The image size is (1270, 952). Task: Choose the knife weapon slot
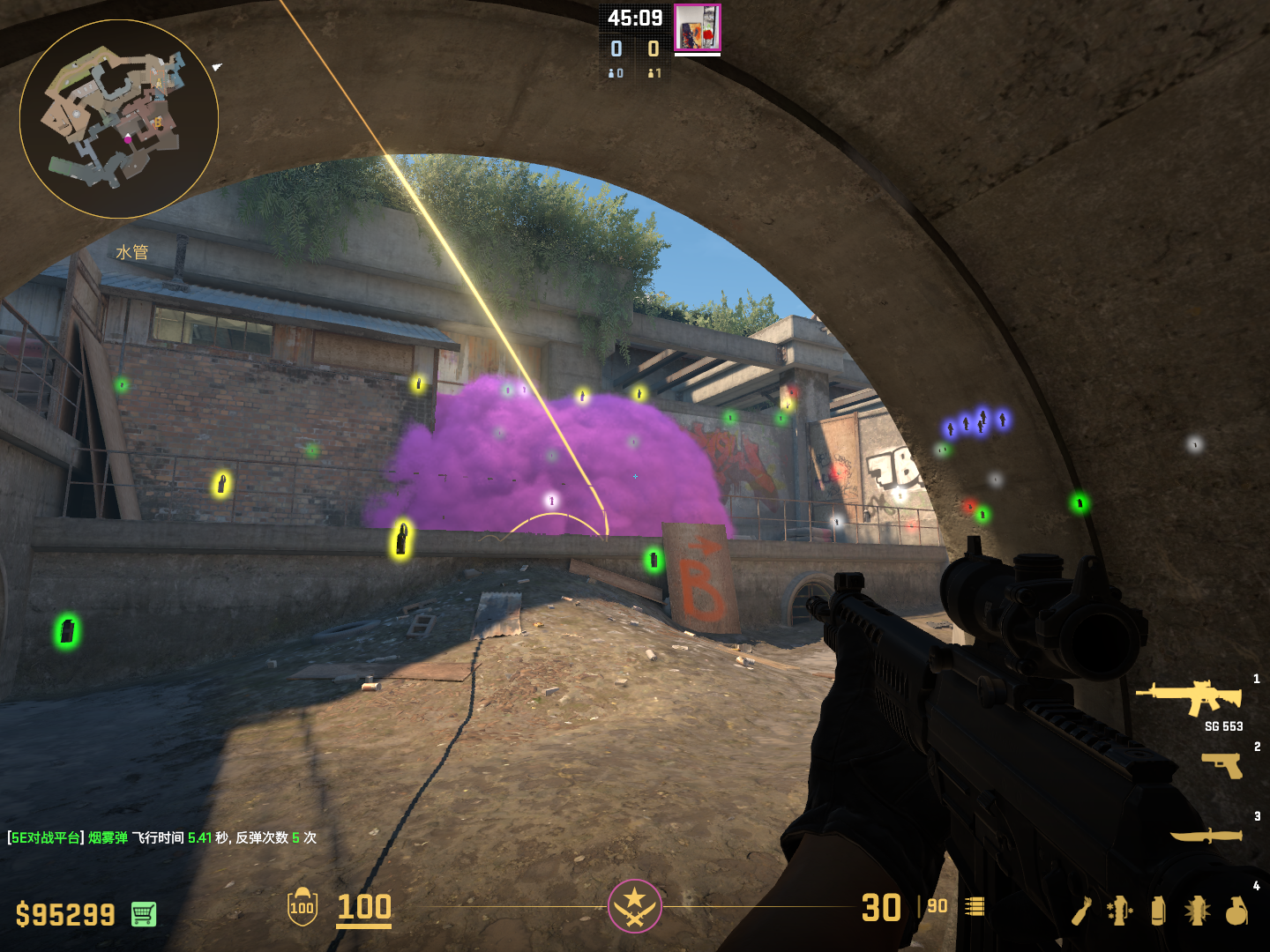(x=1206, y=835)
